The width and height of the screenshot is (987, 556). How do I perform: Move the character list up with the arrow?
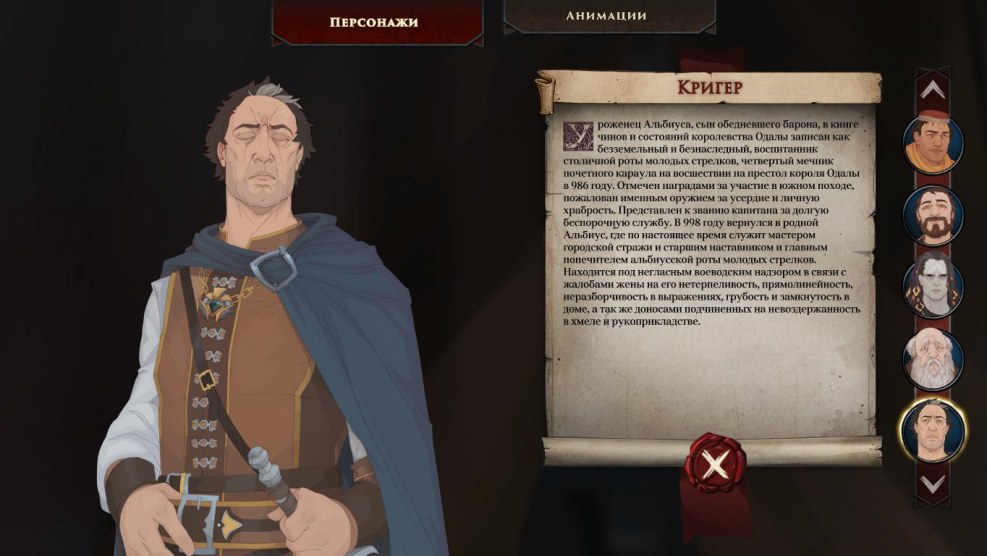933,90
